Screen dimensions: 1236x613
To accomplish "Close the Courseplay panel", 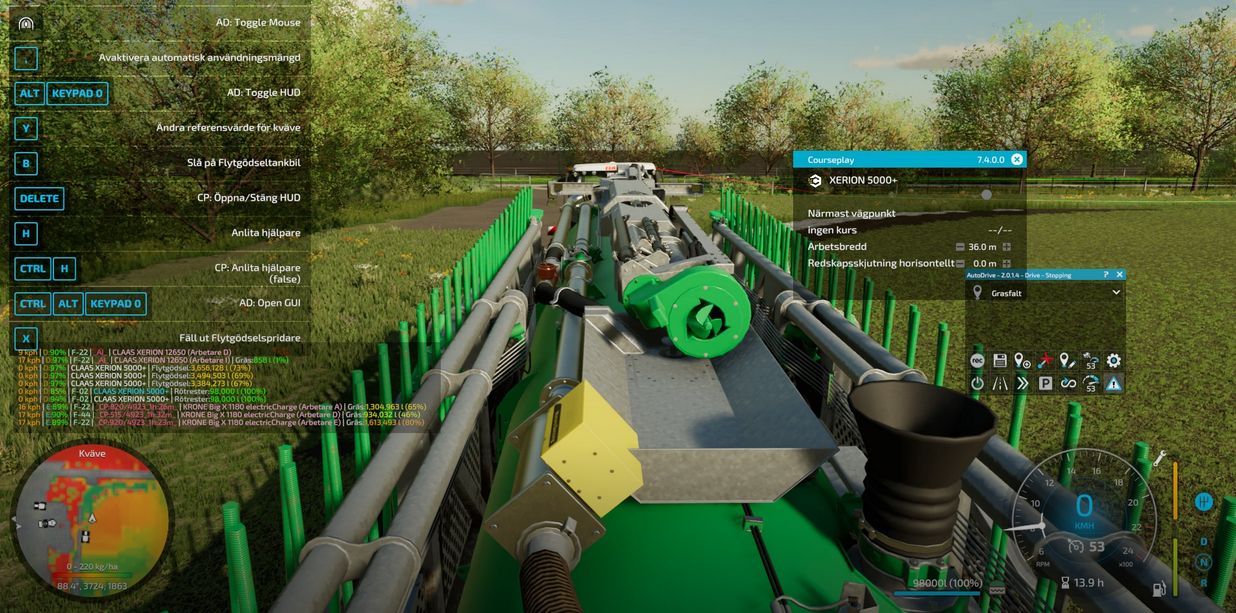I will pyautogui.click(x=1017, y=159).
